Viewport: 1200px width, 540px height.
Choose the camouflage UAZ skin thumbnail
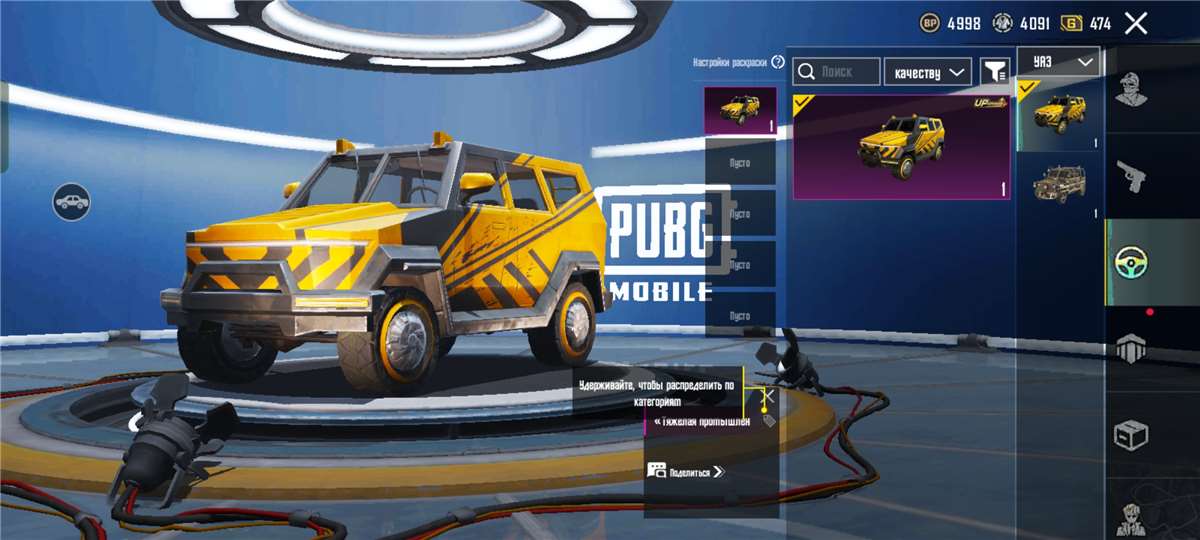(1059, 185)
